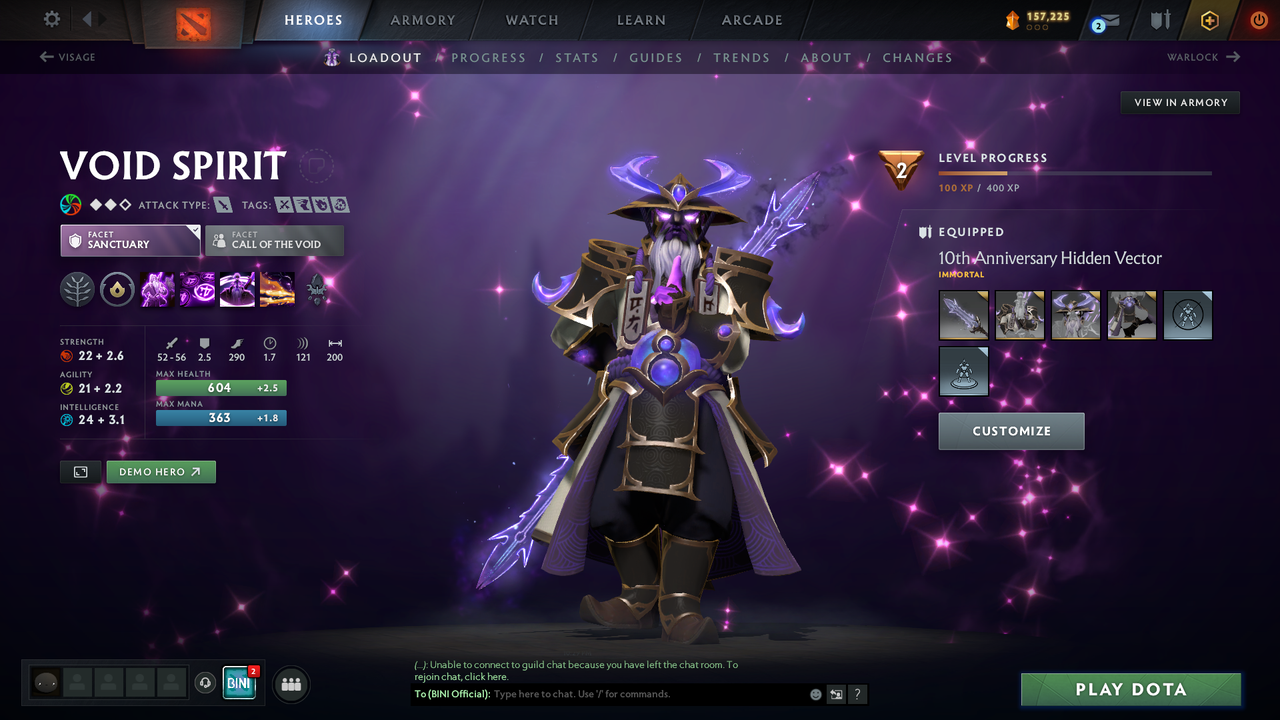The height and width of the screenshot is (720, 1280).
Task: Click the orange power/logout icon
Action: [1258, 20]
